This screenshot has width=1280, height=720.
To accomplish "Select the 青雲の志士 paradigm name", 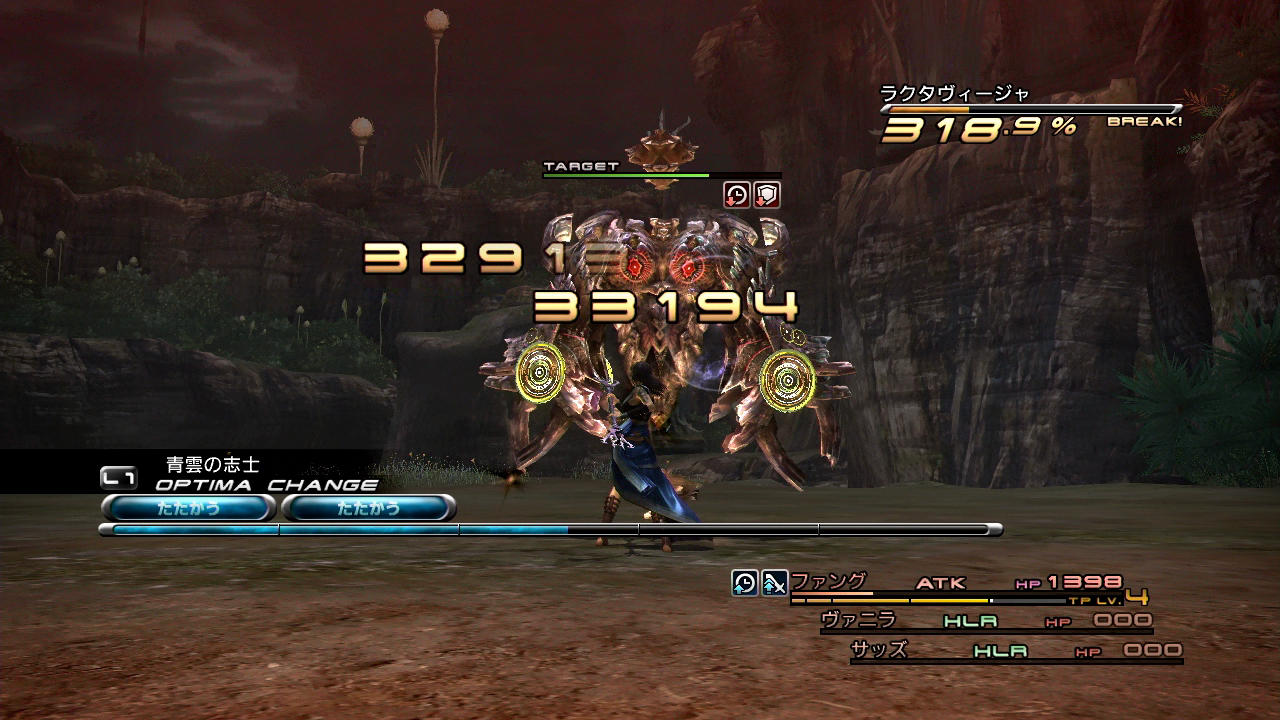I will 212,464.
